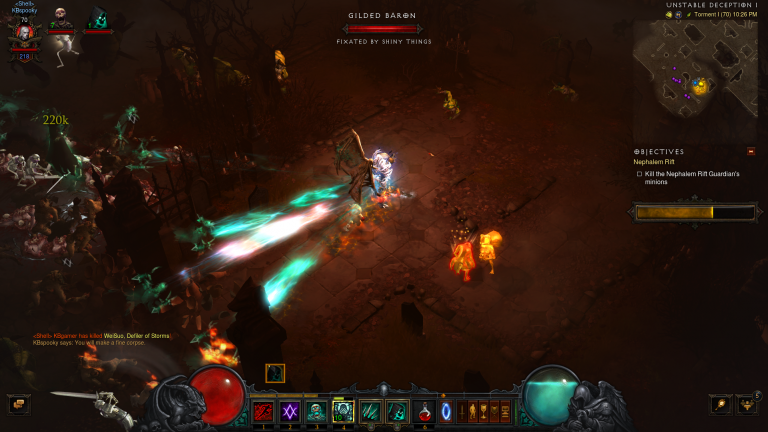768x432 pixels.
Task: Drink the red health potion
Action: [x=425, y=410]
